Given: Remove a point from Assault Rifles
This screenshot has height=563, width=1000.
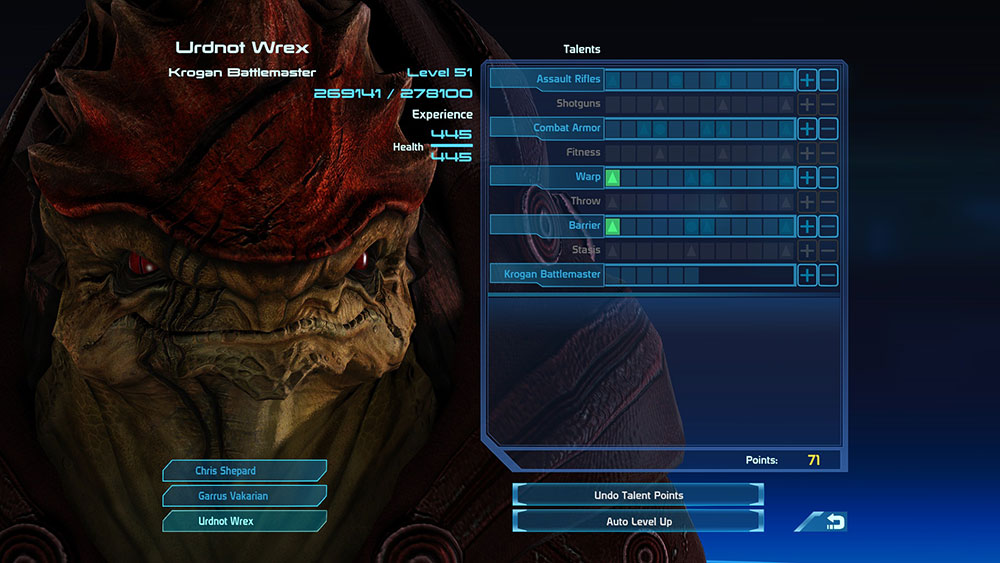Looking at the screenshot, I should [x=828, y=80].
